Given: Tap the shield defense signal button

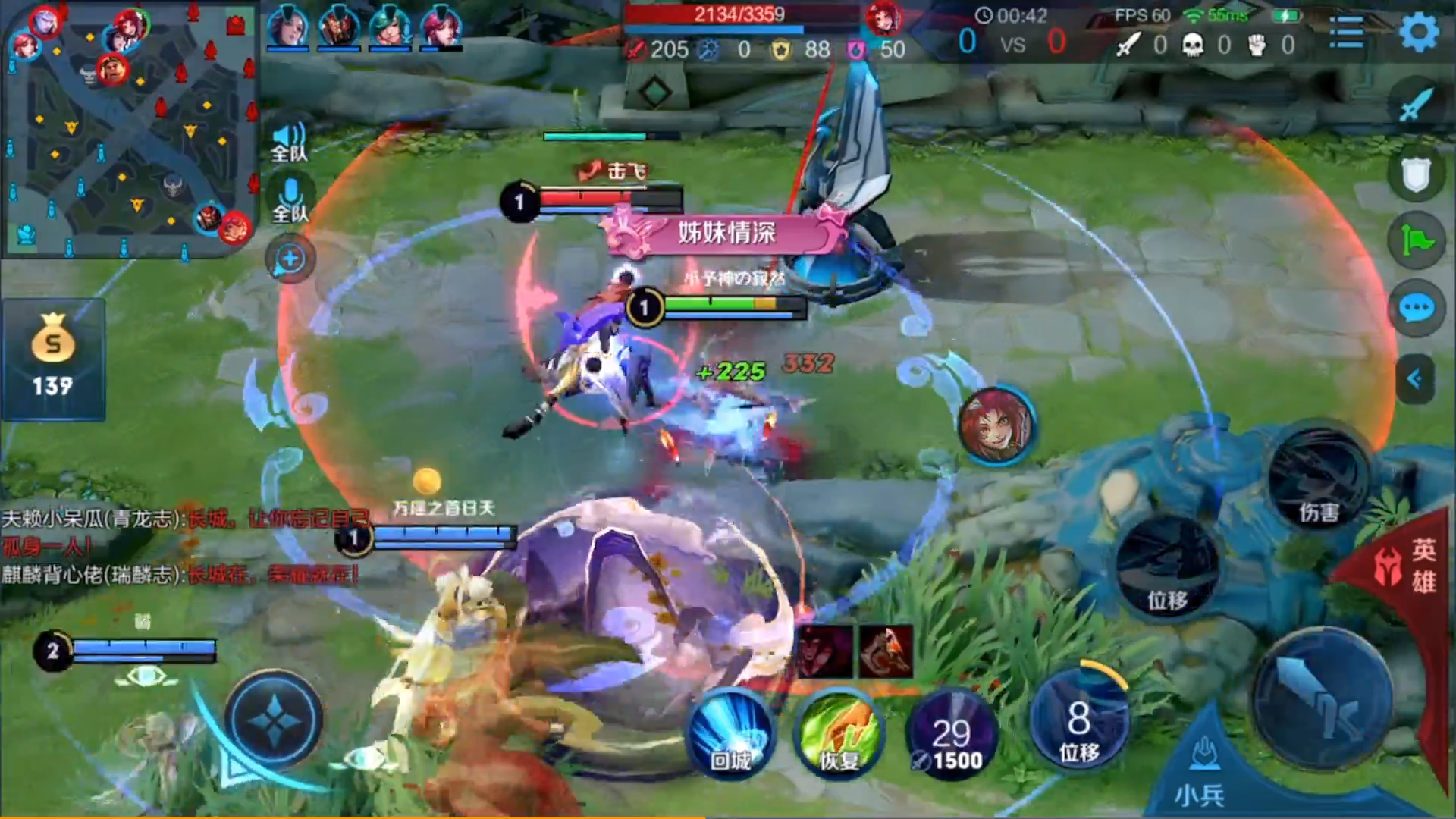Looking at the screenshot, I should click(1416, 175).
